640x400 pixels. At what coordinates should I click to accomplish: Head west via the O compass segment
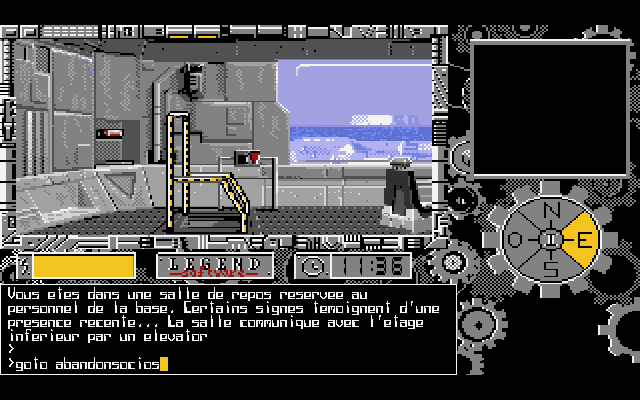[516, 241]
